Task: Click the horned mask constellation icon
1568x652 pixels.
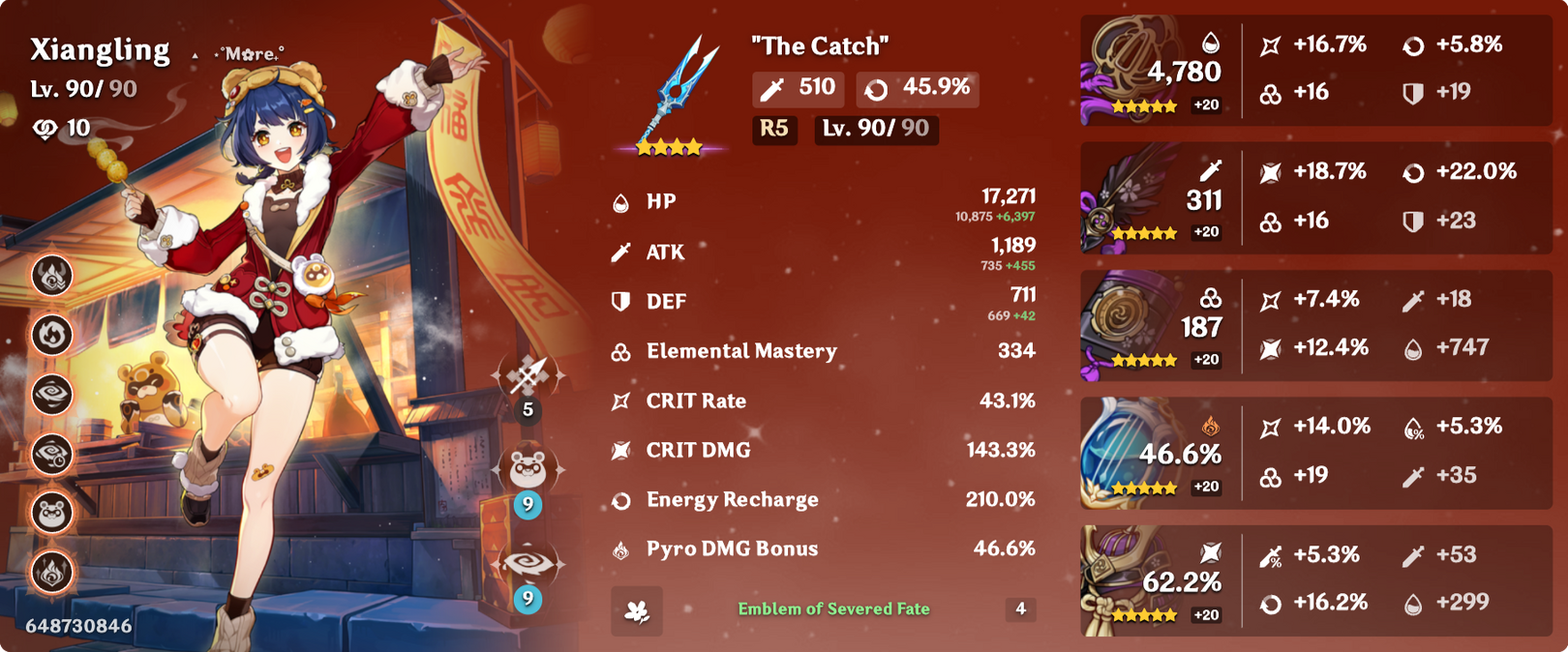Action: pyautogui.click(x=52, y=276)
